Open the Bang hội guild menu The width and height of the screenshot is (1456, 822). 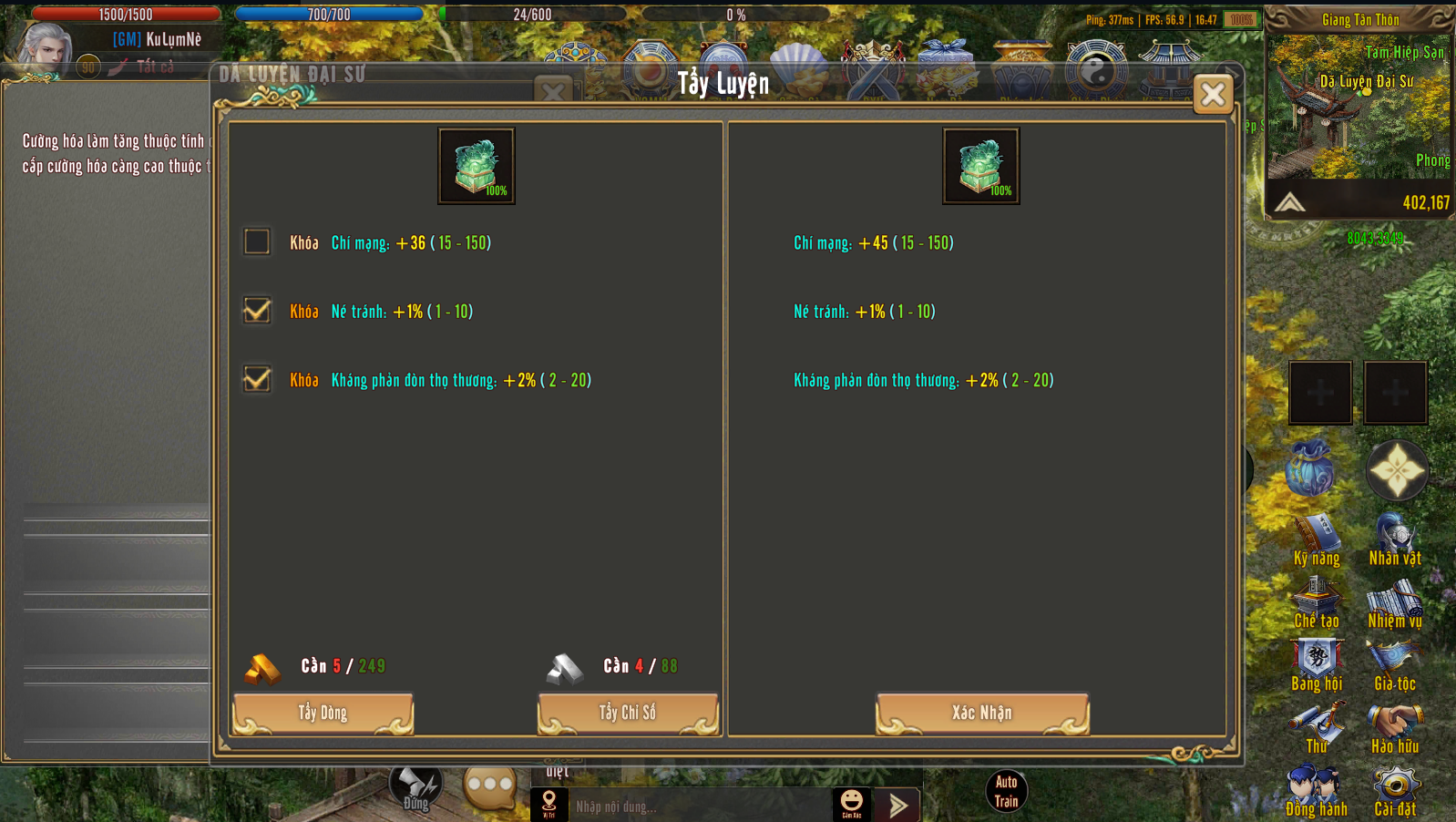coord(1317,665)
